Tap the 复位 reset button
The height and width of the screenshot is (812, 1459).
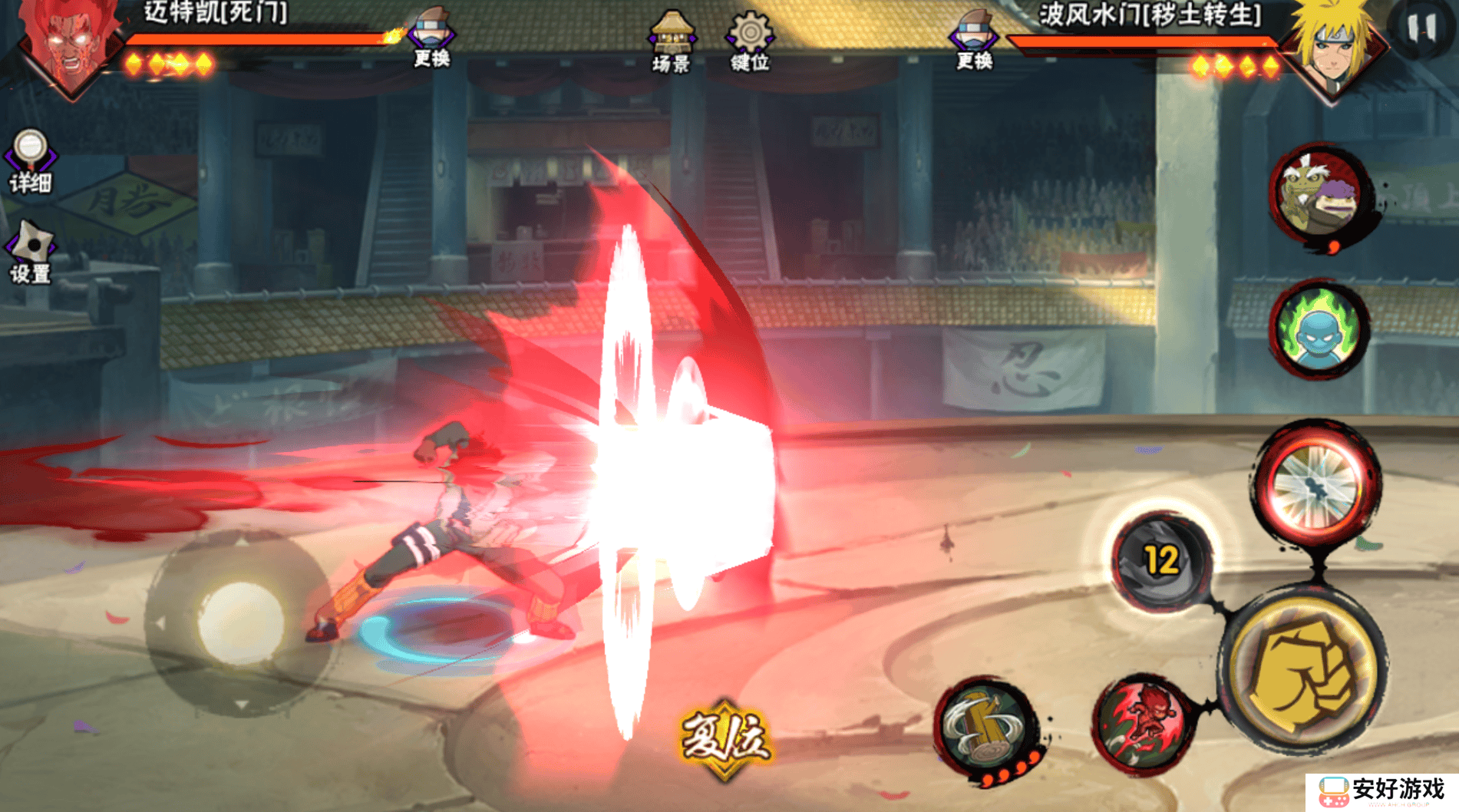coord(725,738)
